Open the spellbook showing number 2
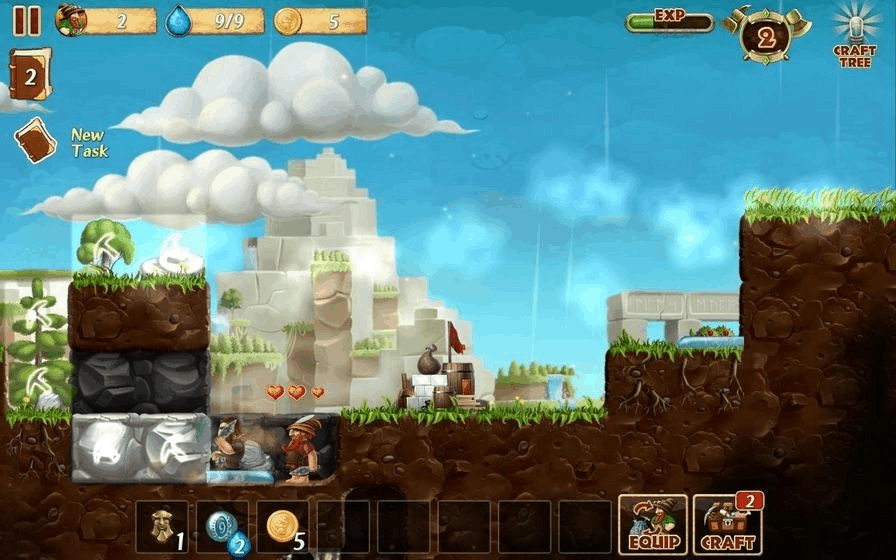The height and width of the screenshot is (560, 896). [29, 75]
